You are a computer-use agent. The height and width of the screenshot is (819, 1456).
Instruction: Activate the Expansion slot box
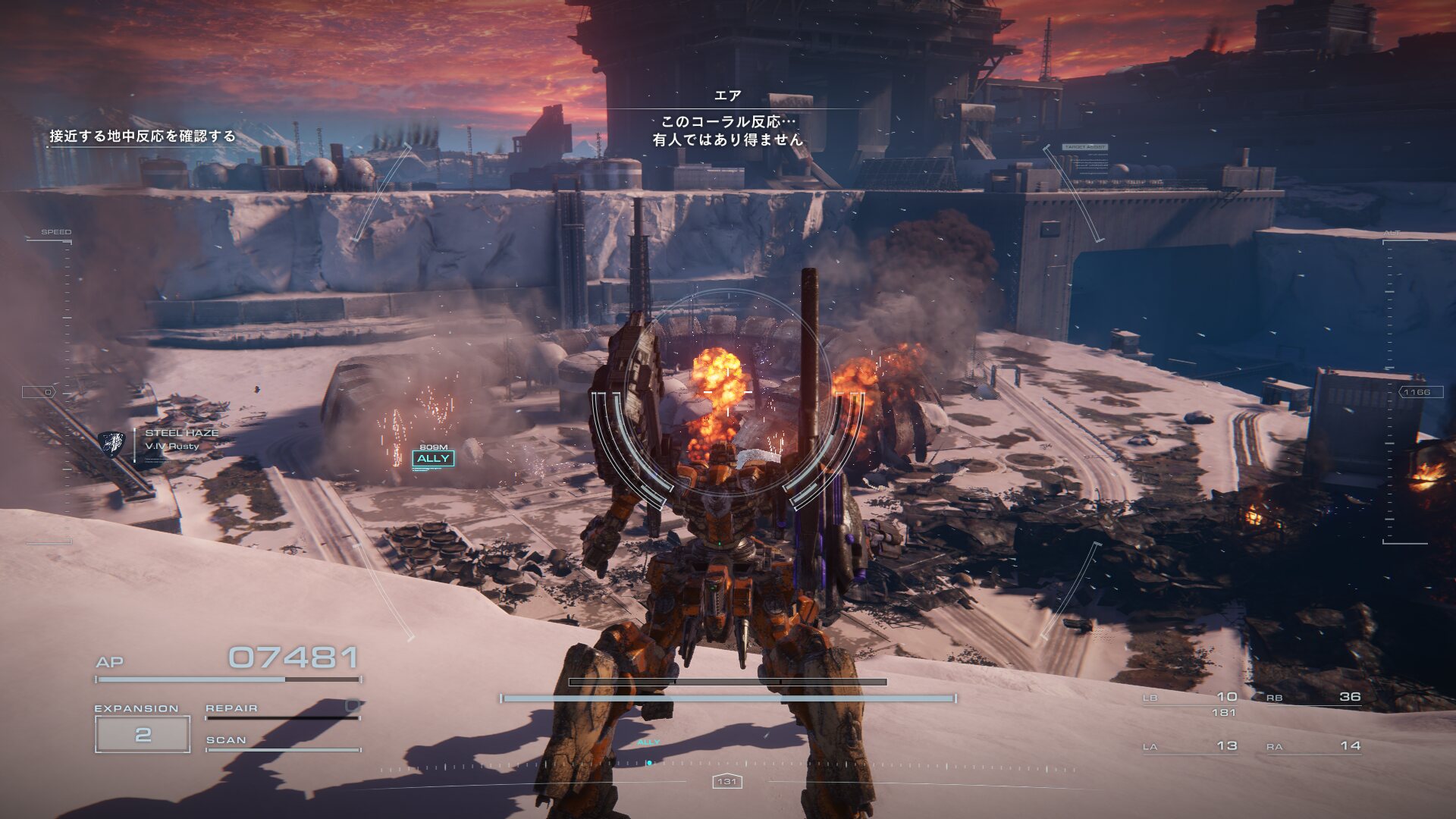click(143, 734)
